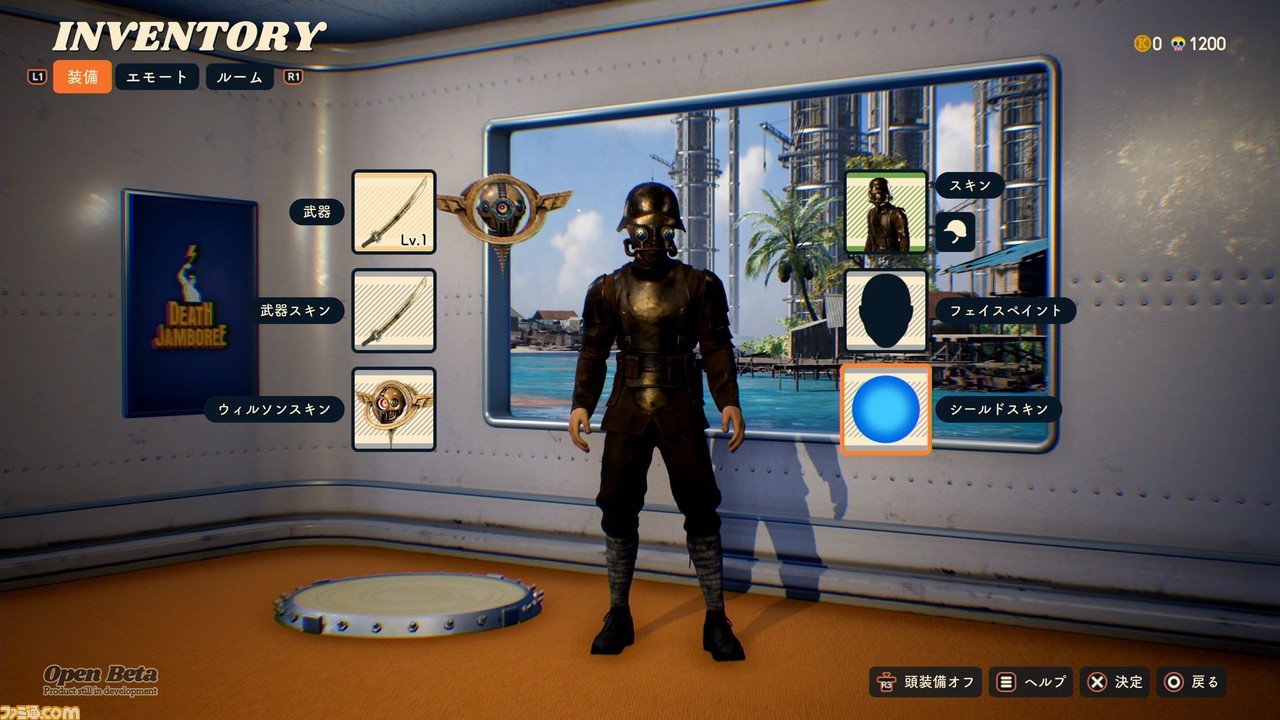Open the ヘルプ help option
Viewport: 1280px width, 720px height.
click(x=1031, y=682)
